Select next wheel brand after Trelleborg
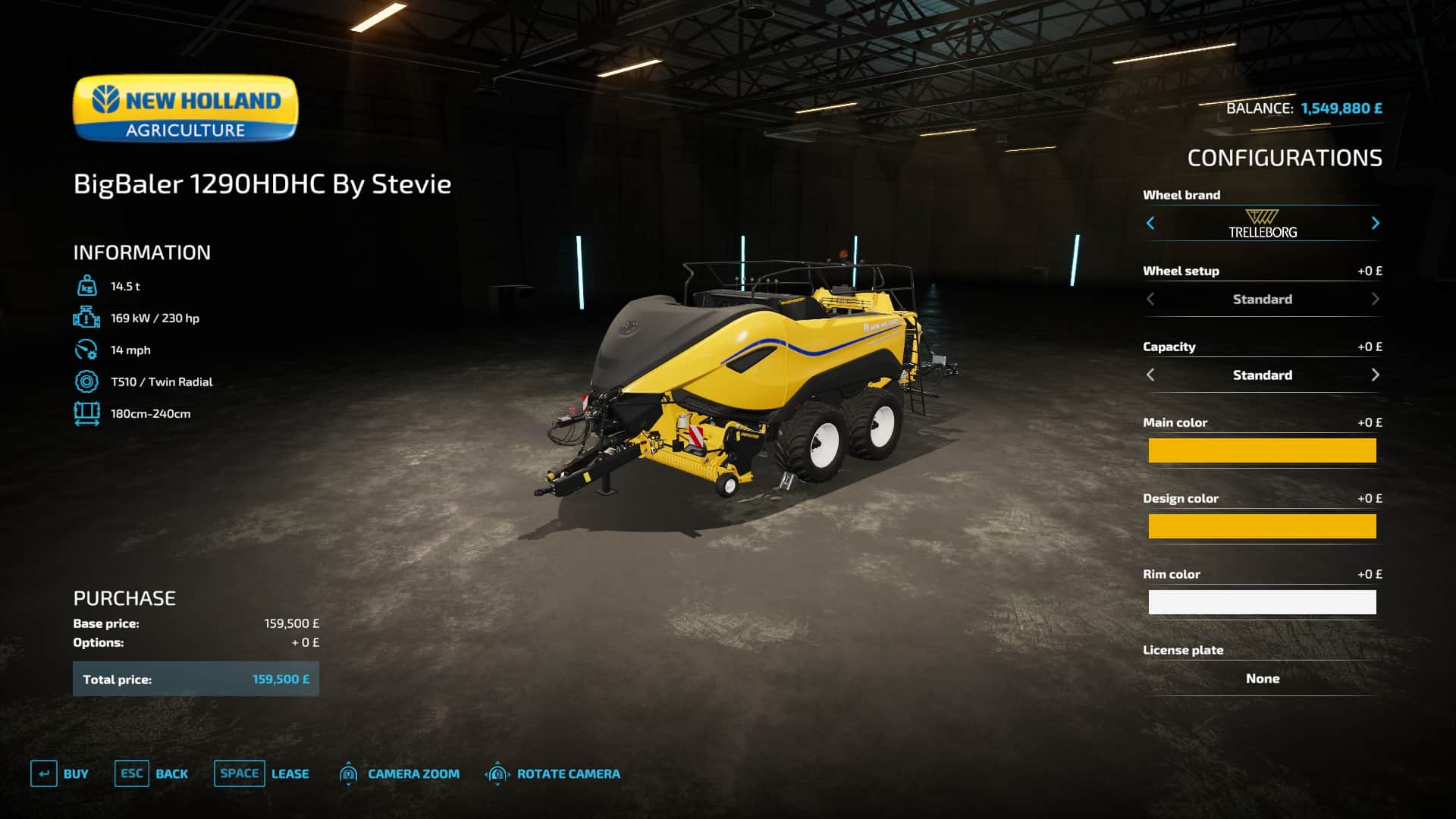1456x819 pixels. pos(1375,223)
